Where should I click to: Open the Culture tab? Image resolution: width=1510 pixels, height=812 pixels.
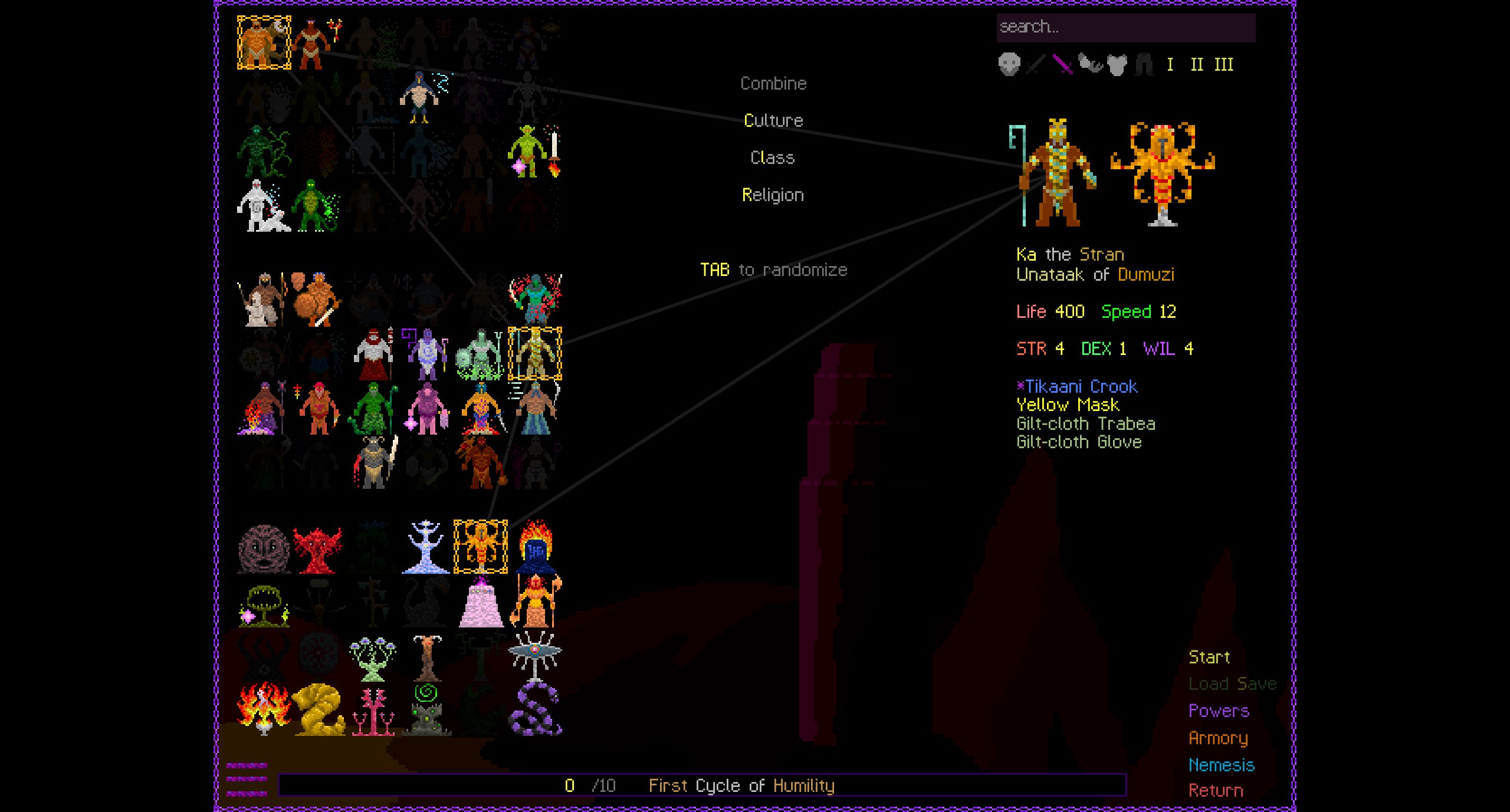click(773, 120)
